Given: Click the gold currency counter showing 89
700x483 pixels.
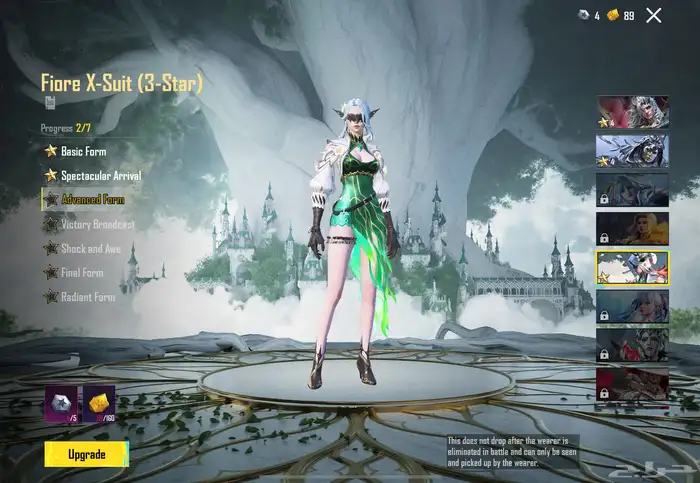Looking at the screenshot, I should pyautogui.click(x=620, y=15).
